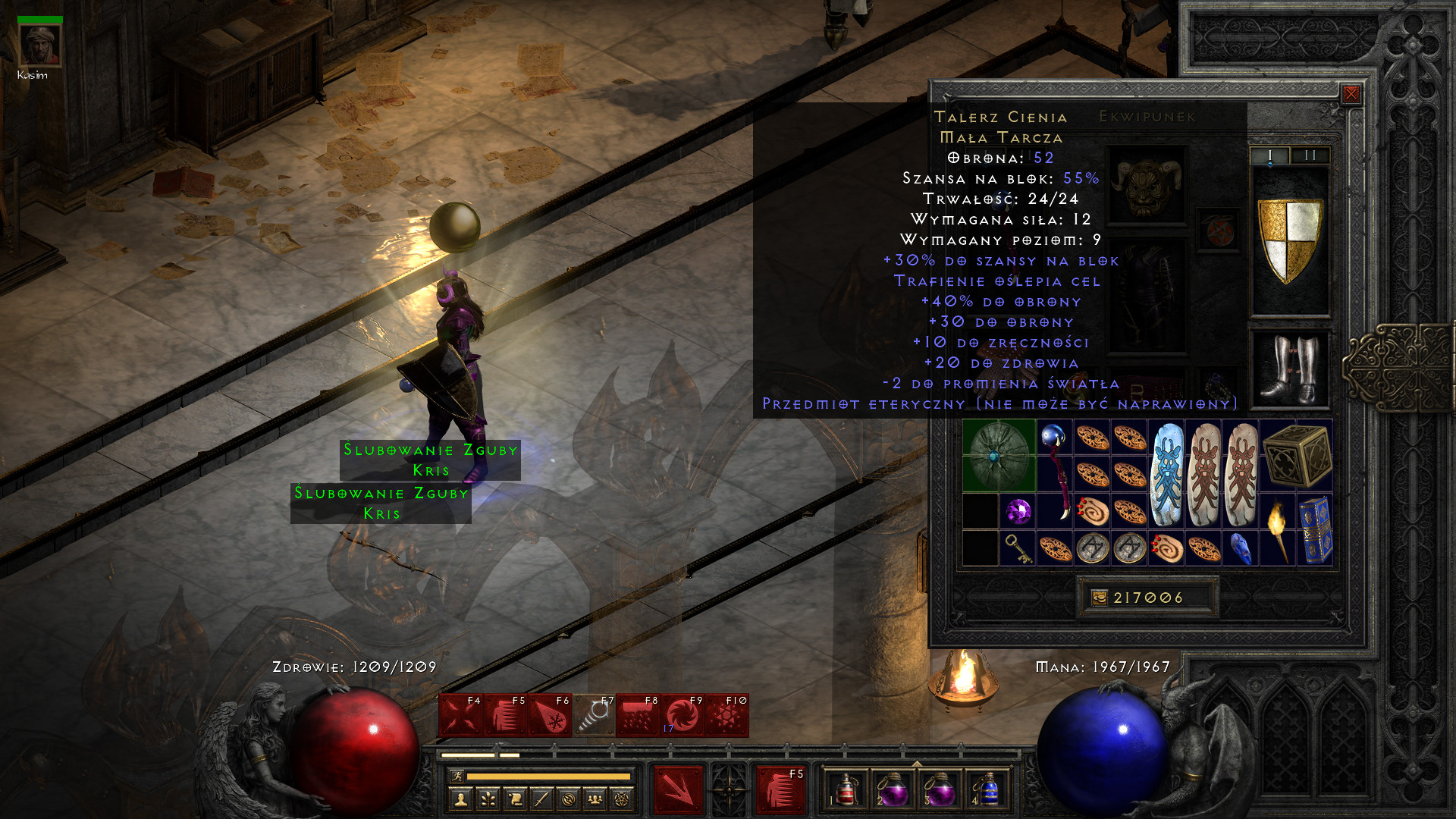
Task: Select the equipped plated boots slot
Action: pos(1289,370)
